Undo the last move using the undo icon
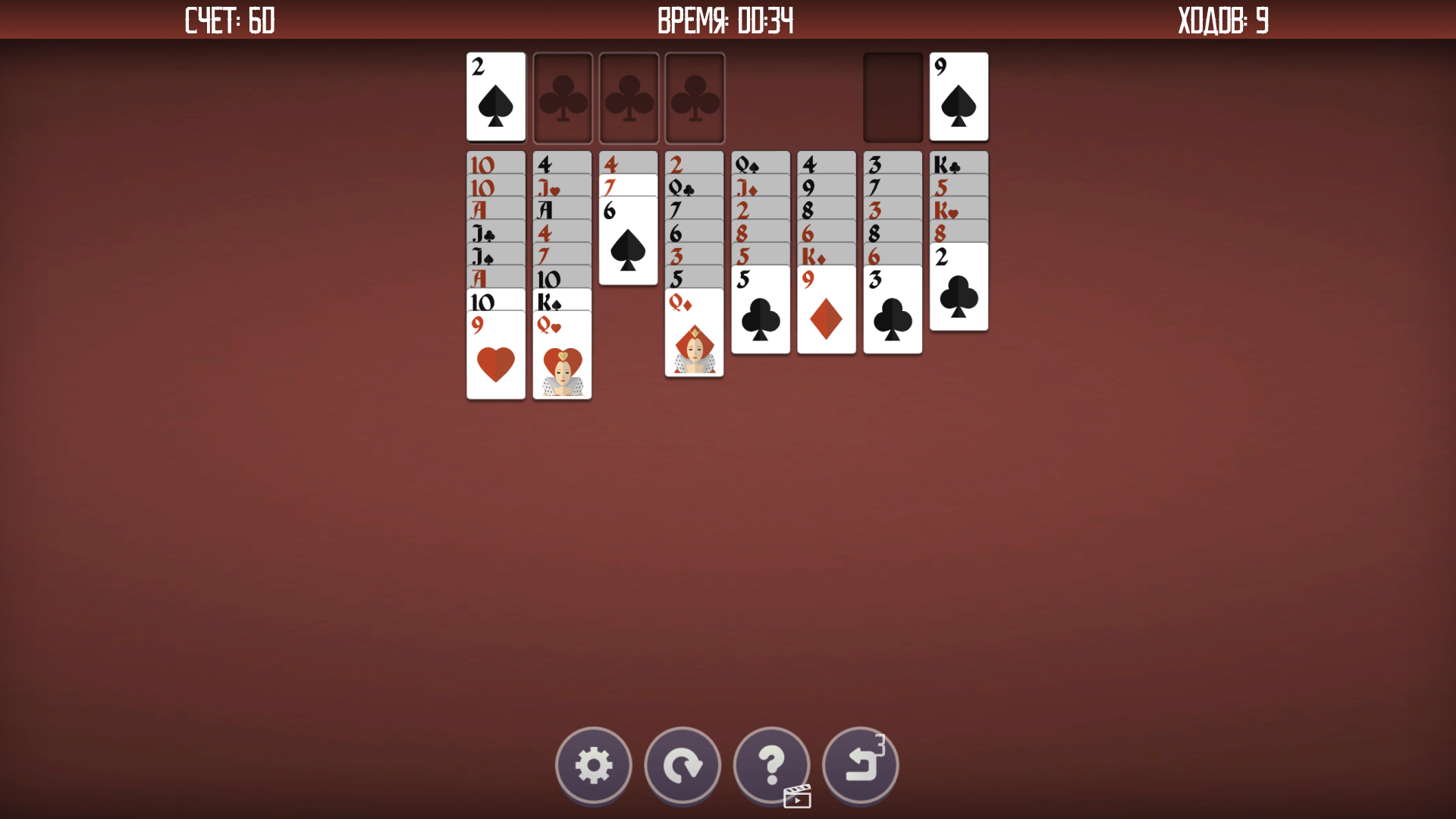Image resolution: width=1456 pixels, height=819 pixels. coord(861,766)
